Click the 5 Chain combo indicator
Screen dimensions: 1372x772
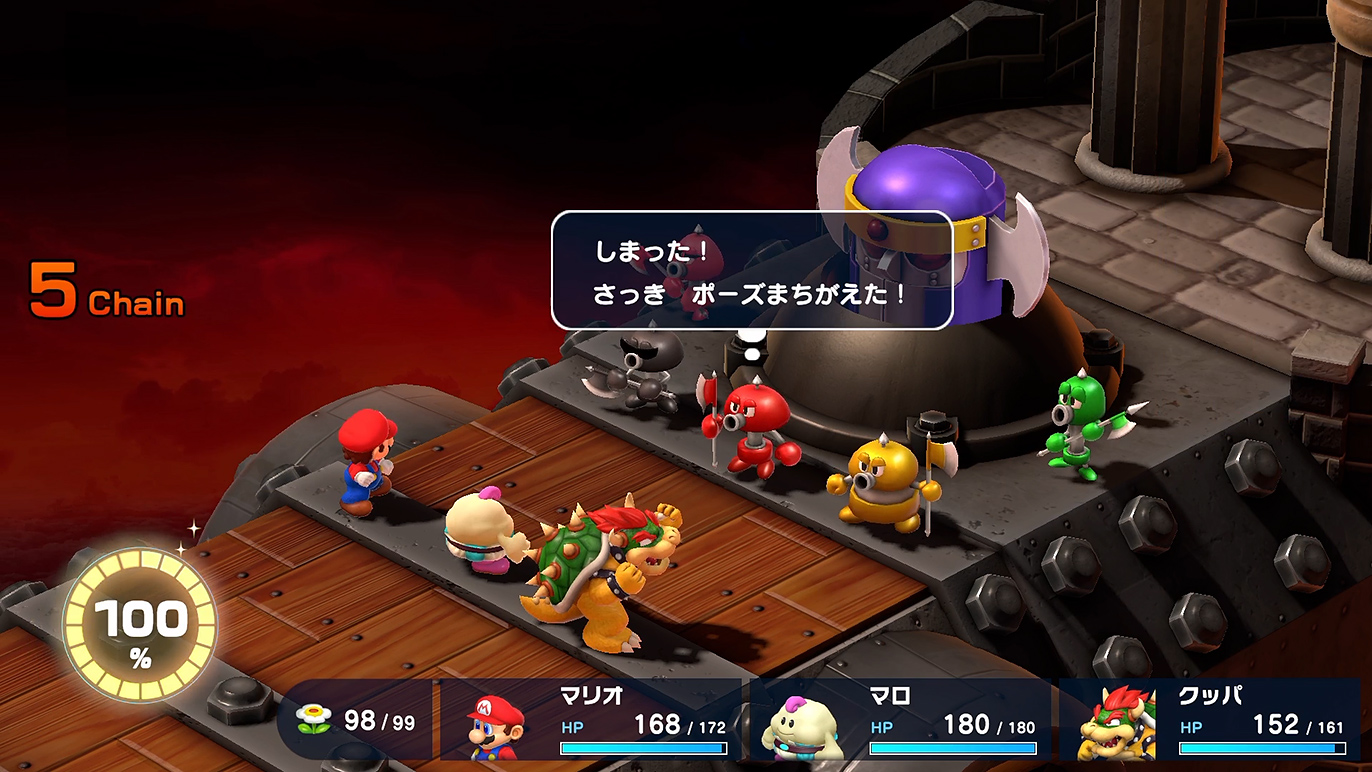pyautogui.click(x=105, y=289)
